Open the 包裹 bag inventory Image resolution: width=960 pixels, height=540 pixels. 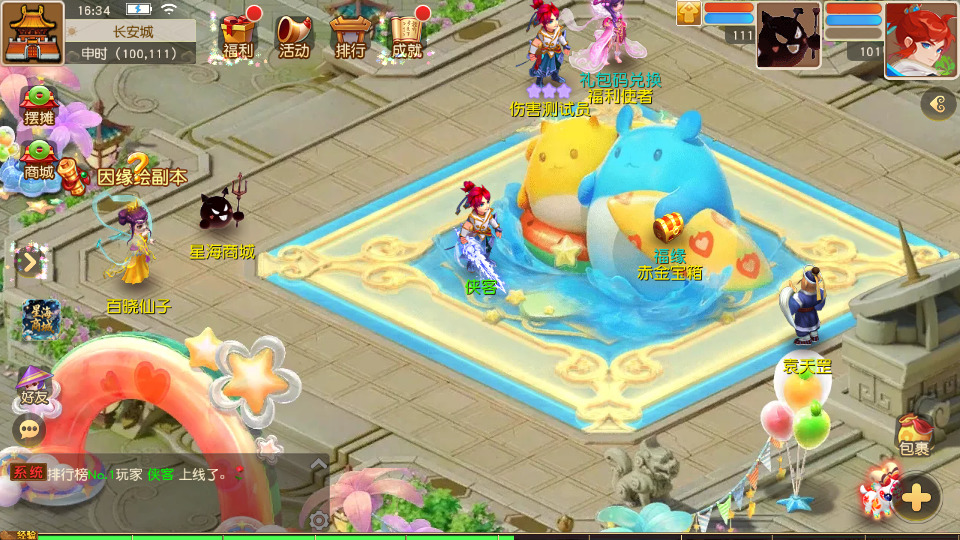[x=914, y=435]
